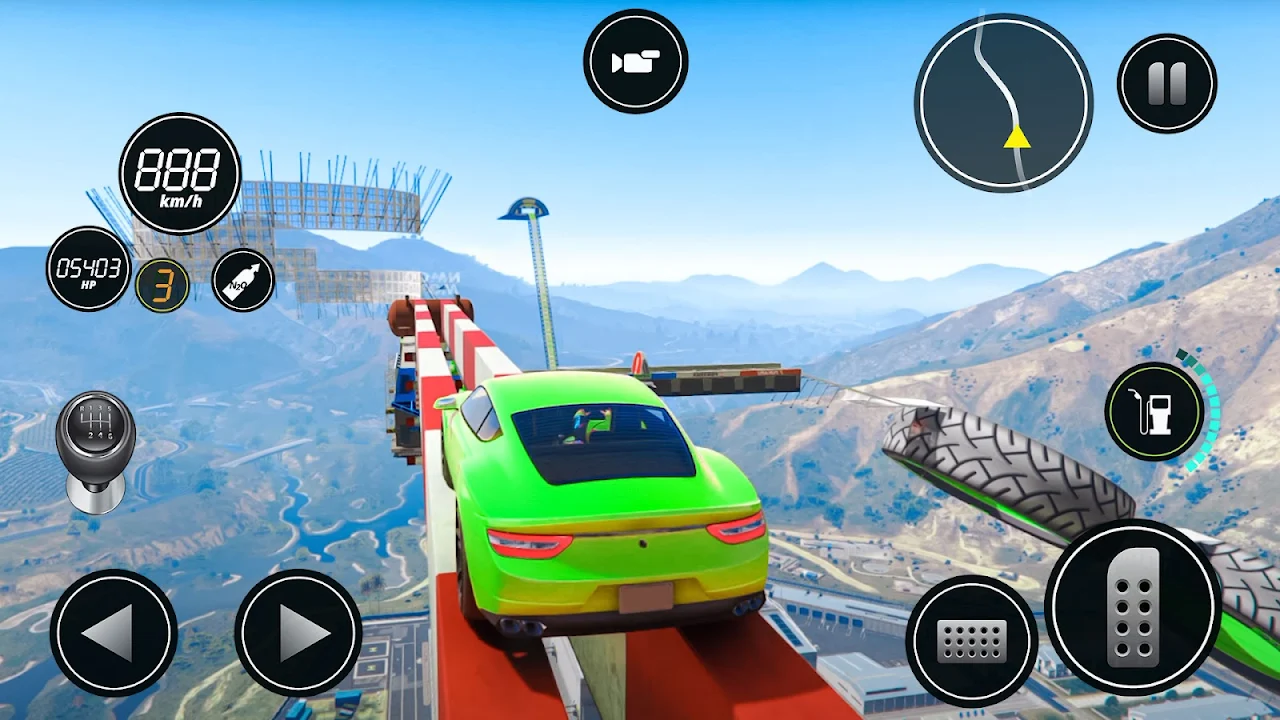Switch camera view with the camera icon
1280x720 pixels.
point(636,62)
